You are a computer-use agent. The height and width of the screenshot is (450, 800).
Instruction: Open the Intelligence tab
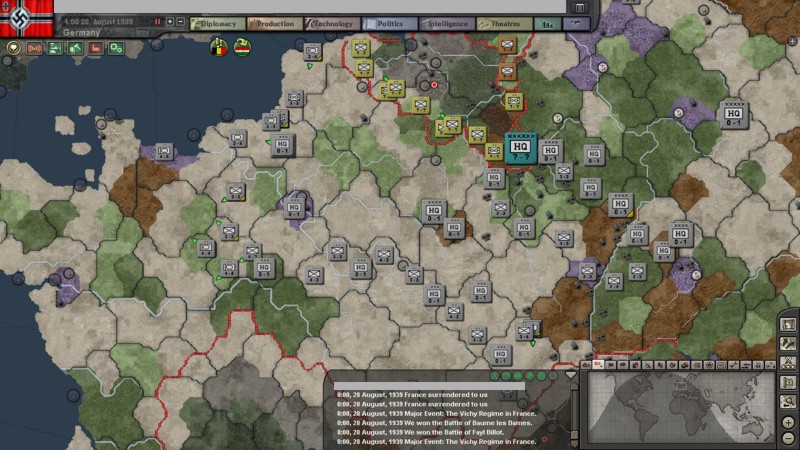click(447, 23)
